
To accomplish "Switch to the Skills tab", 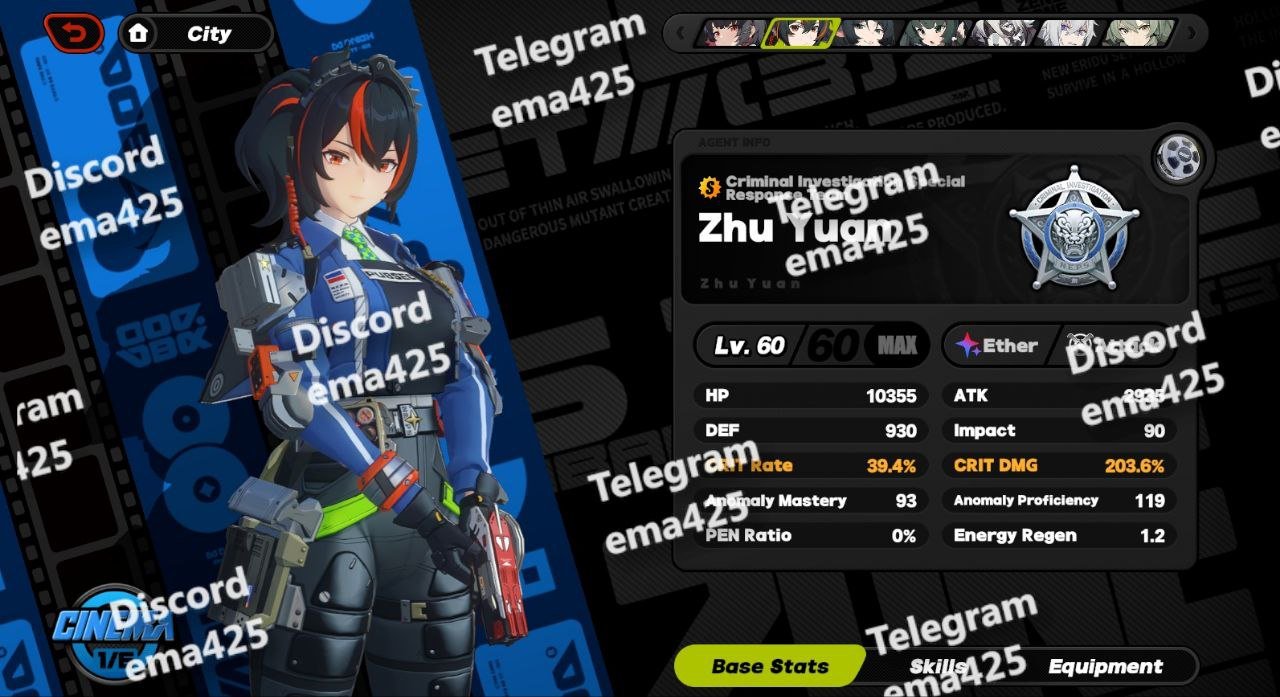I will tap(937, 666).
